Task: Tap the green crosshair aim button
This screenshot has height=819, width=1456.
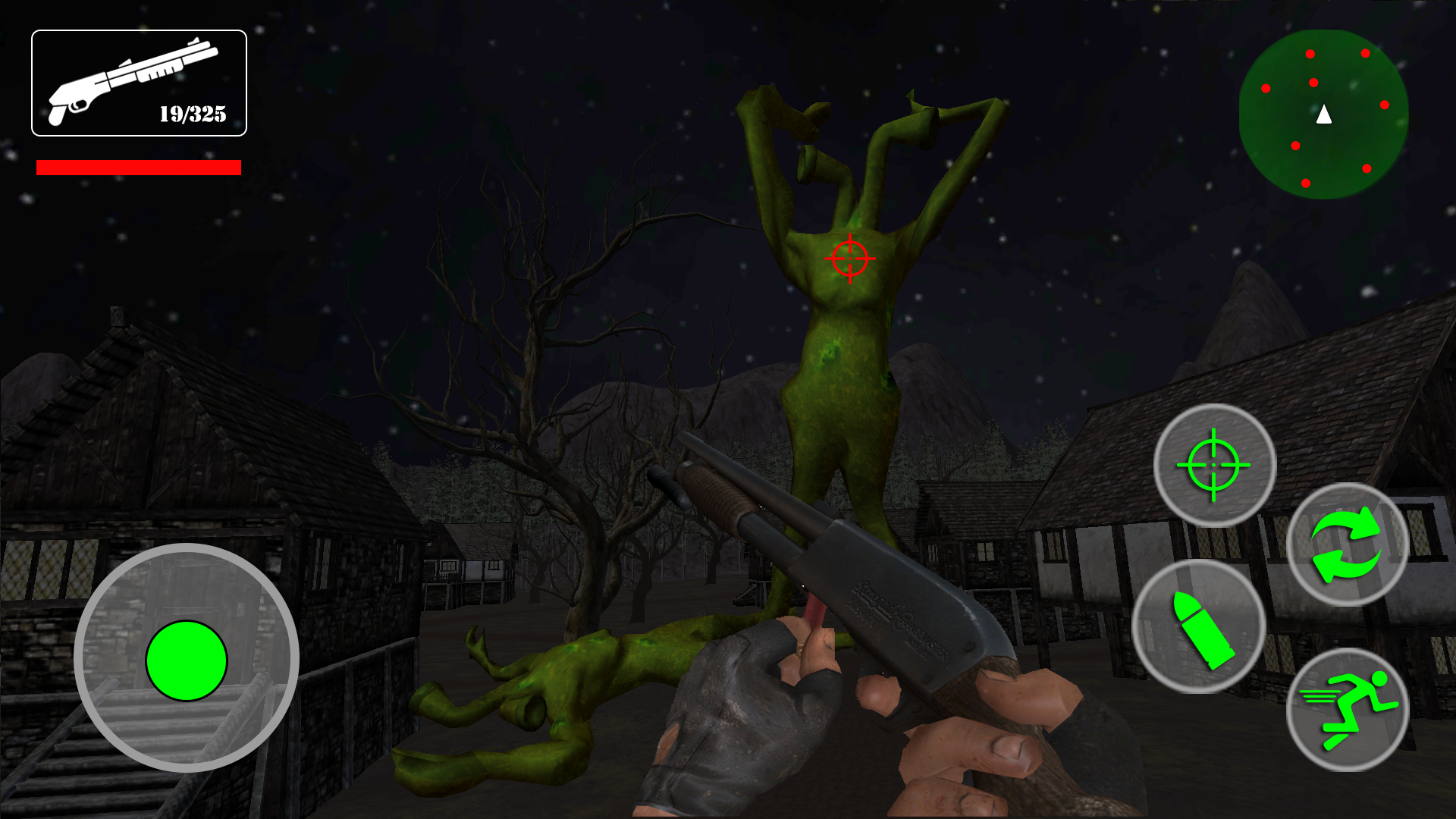Action: pos(1213,466)
